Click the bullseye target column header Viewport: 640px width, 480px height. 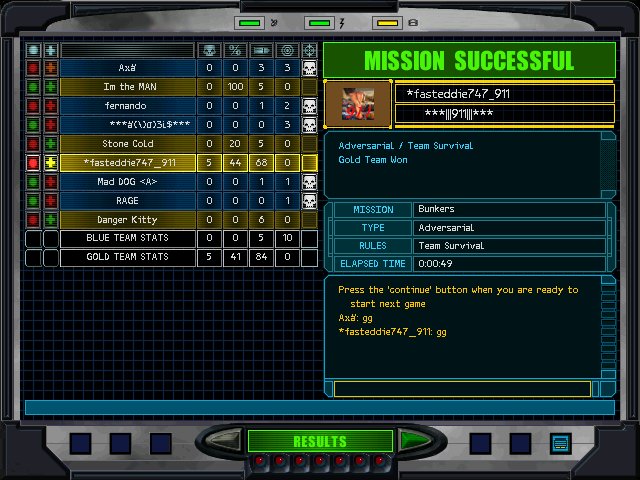click(287, 49)
